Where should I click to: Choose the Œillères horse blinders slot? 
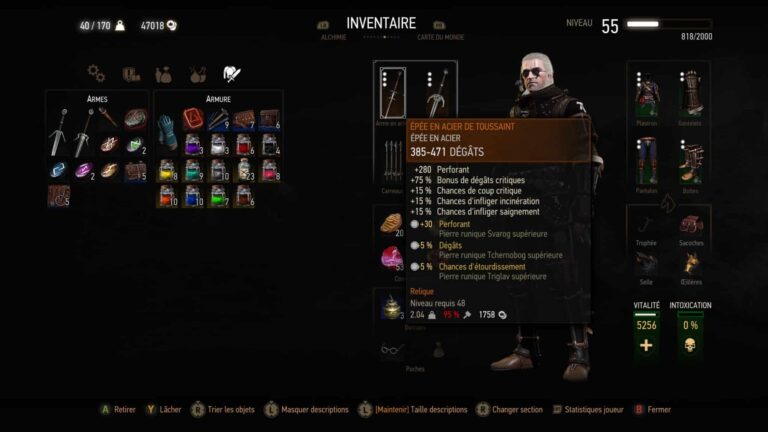pyautogui.click(x=689, y=264)
